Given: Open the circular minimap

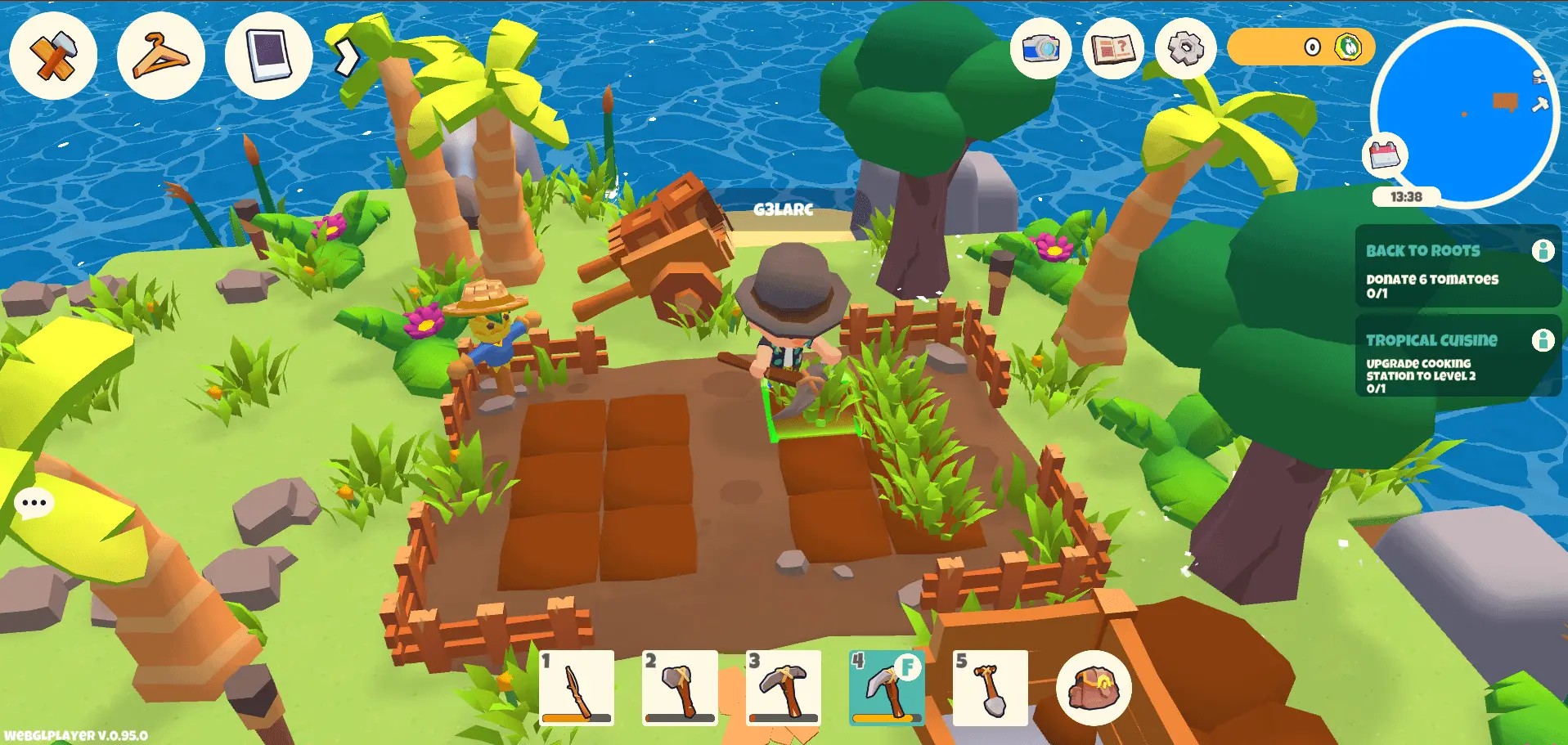Looking at the screenshot, I should (1464, 110).
